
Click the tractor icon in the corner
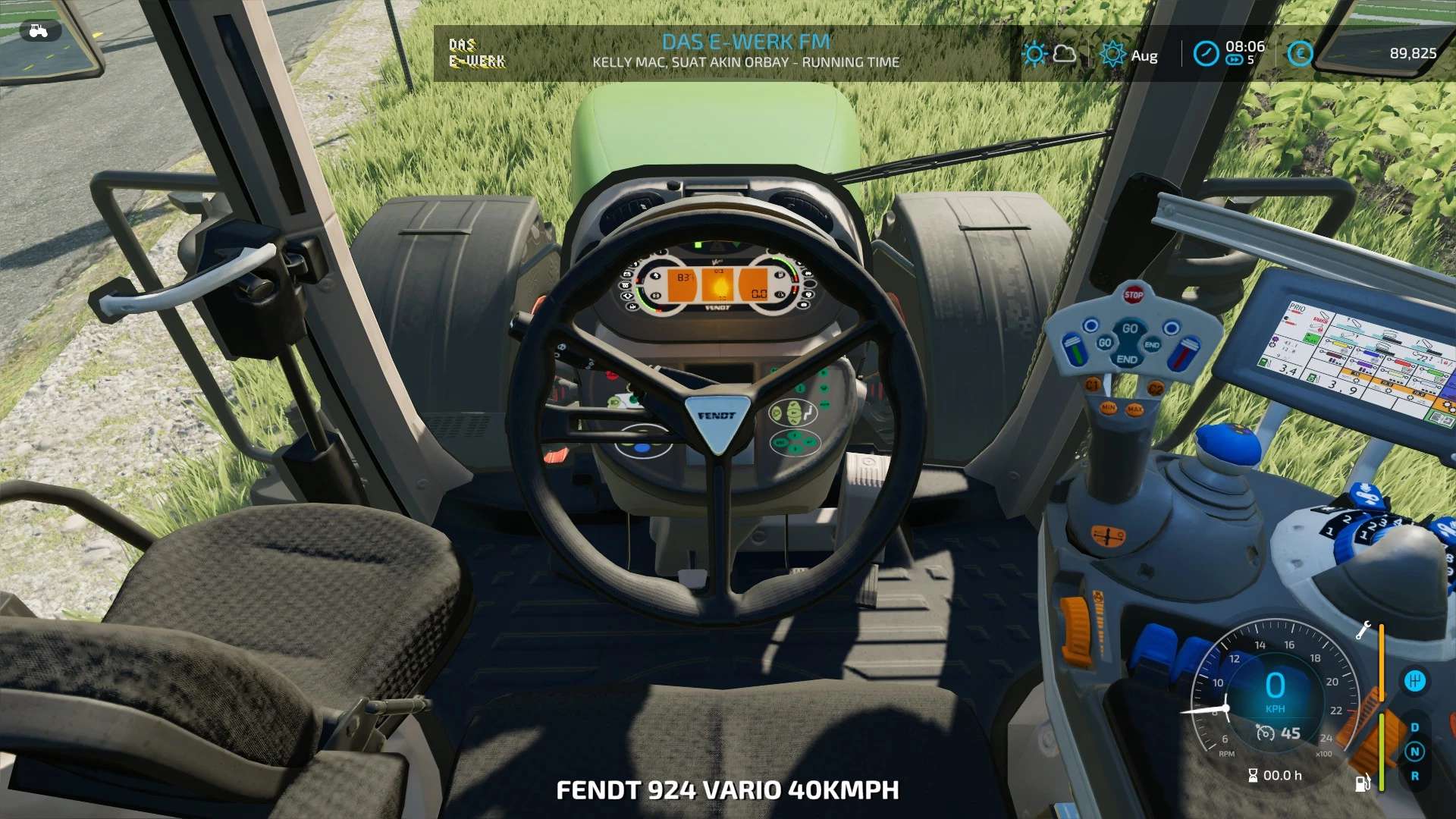pos(38,31)
